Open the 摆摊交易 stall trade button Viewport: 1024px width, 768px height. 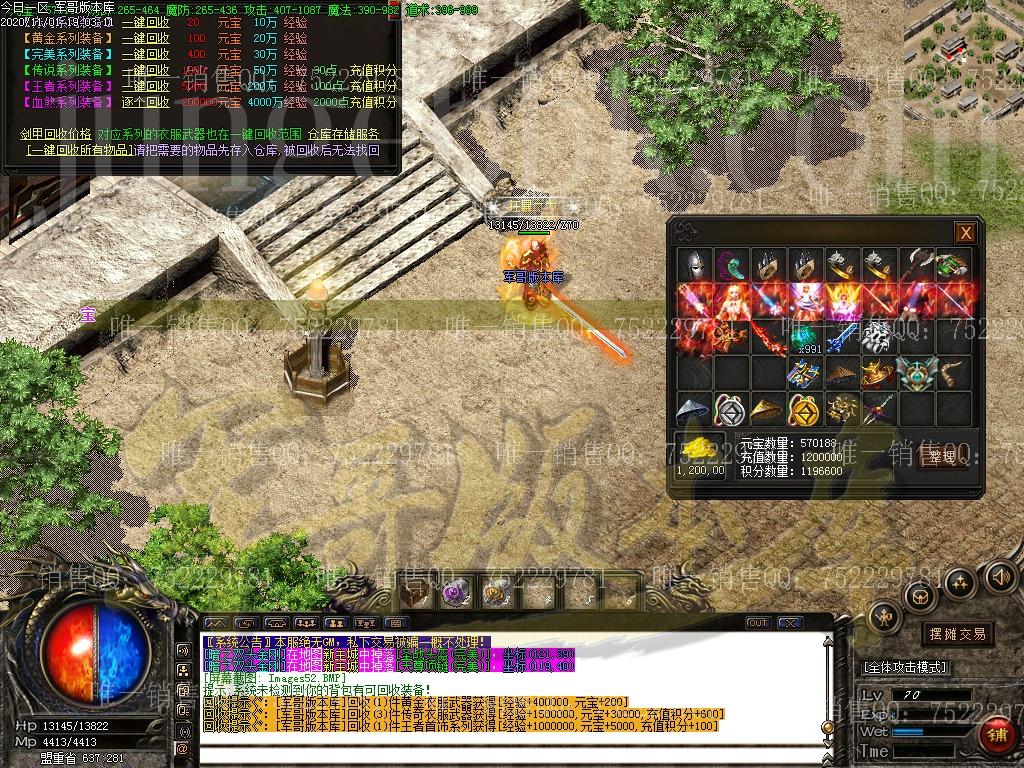957,633
